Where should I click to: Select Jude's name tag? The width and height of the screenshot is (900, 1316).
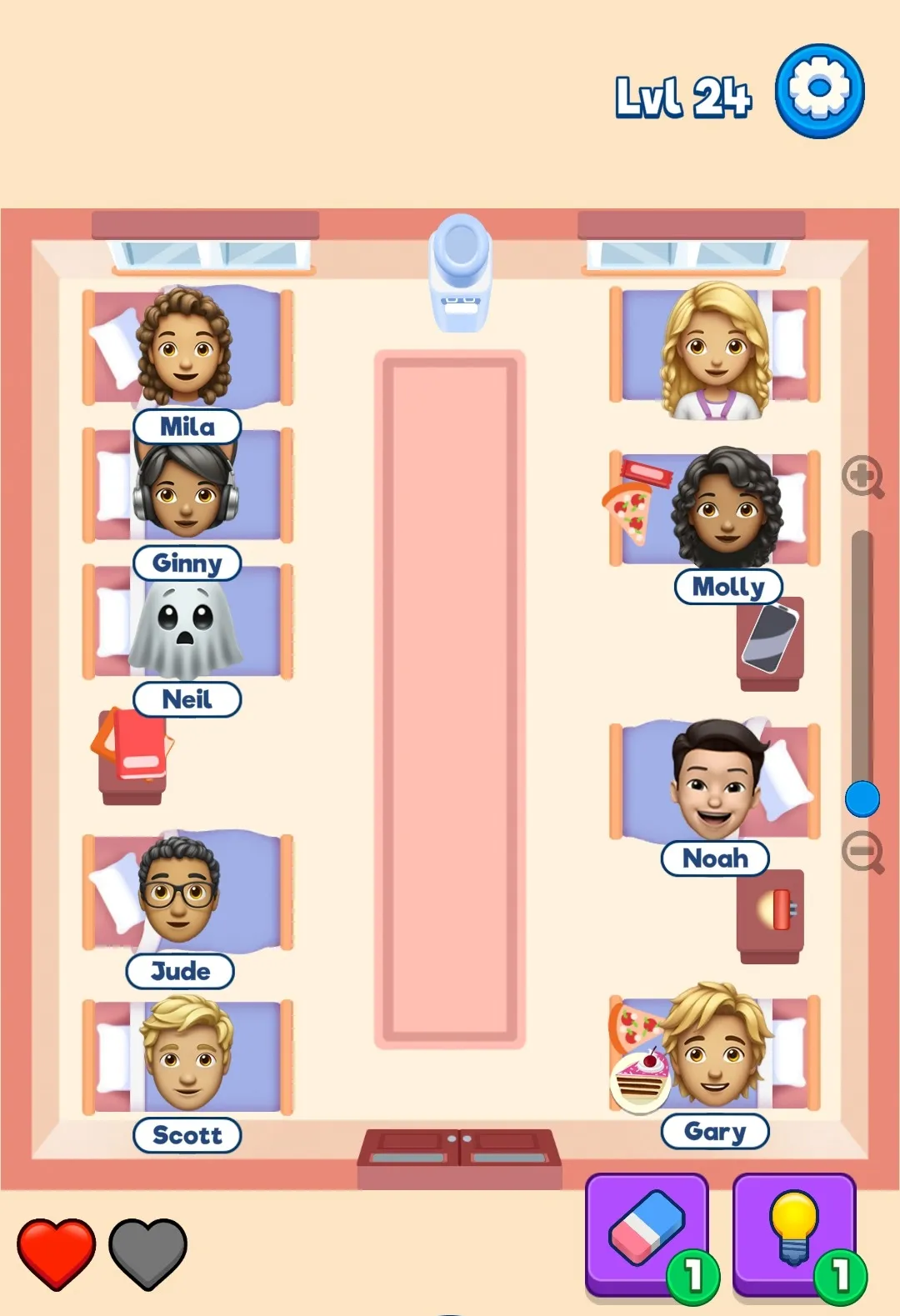(x=180, y=971)
